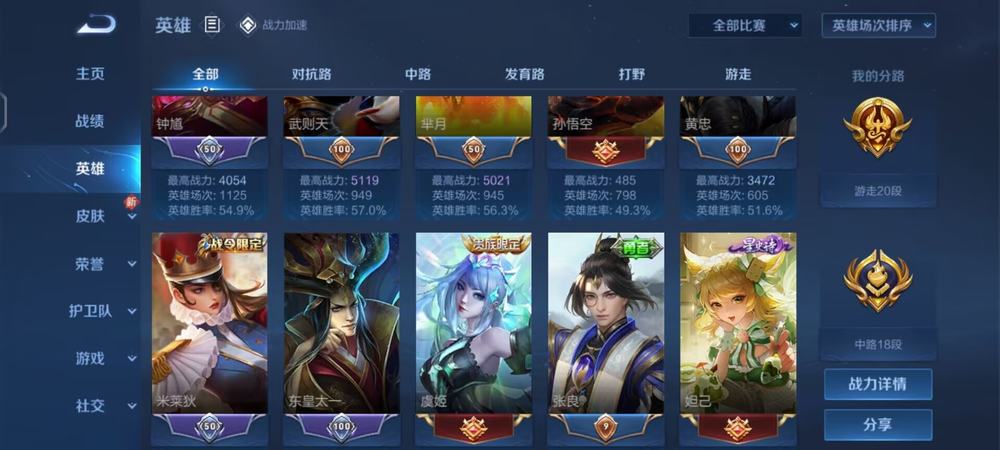This screenshot has width=1000, height=450.
Task: Switch to the 游走 tab
Action: [738, 74]
